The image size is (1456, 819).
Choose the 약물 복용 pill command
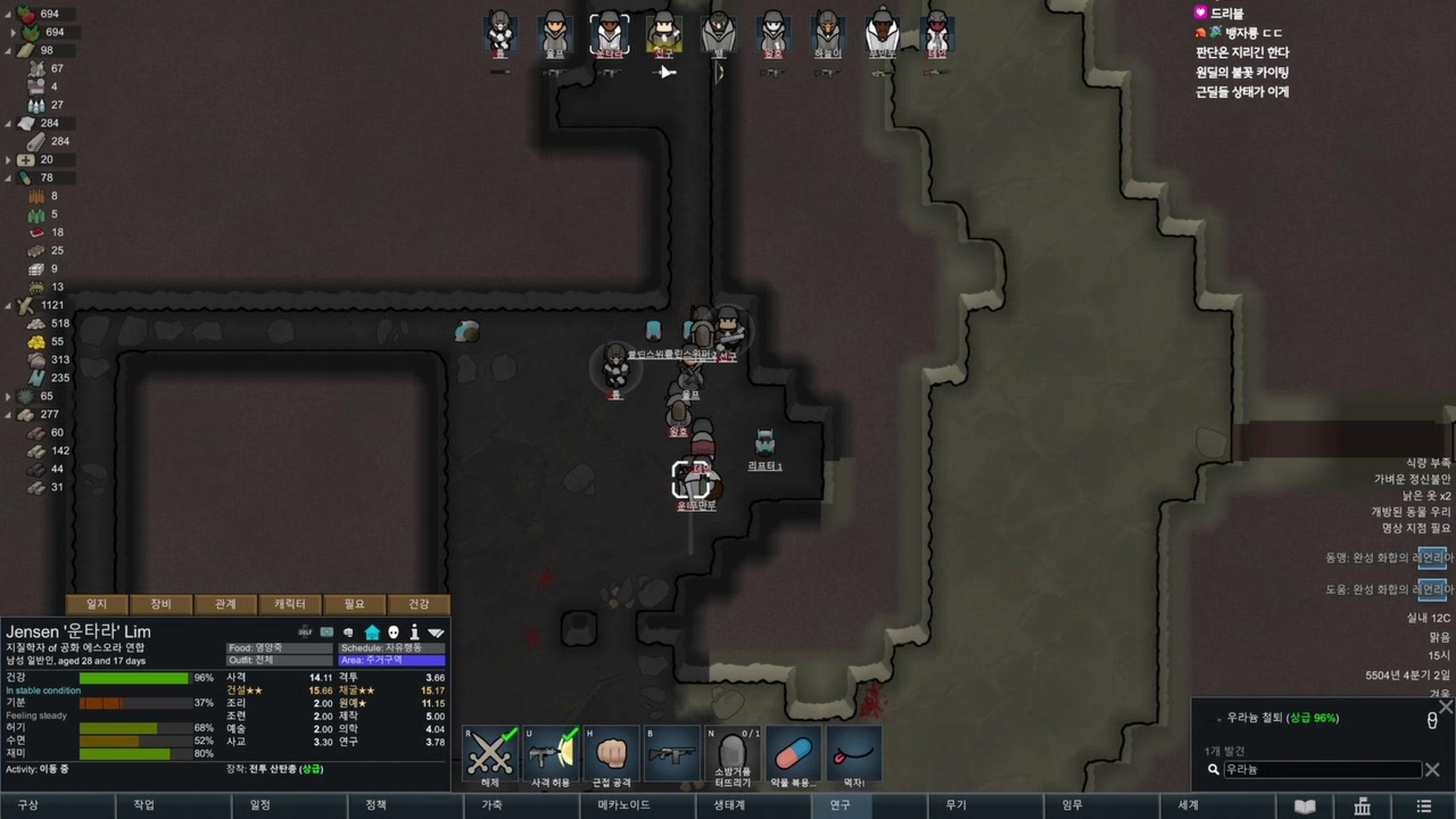[x=793, y=756]
